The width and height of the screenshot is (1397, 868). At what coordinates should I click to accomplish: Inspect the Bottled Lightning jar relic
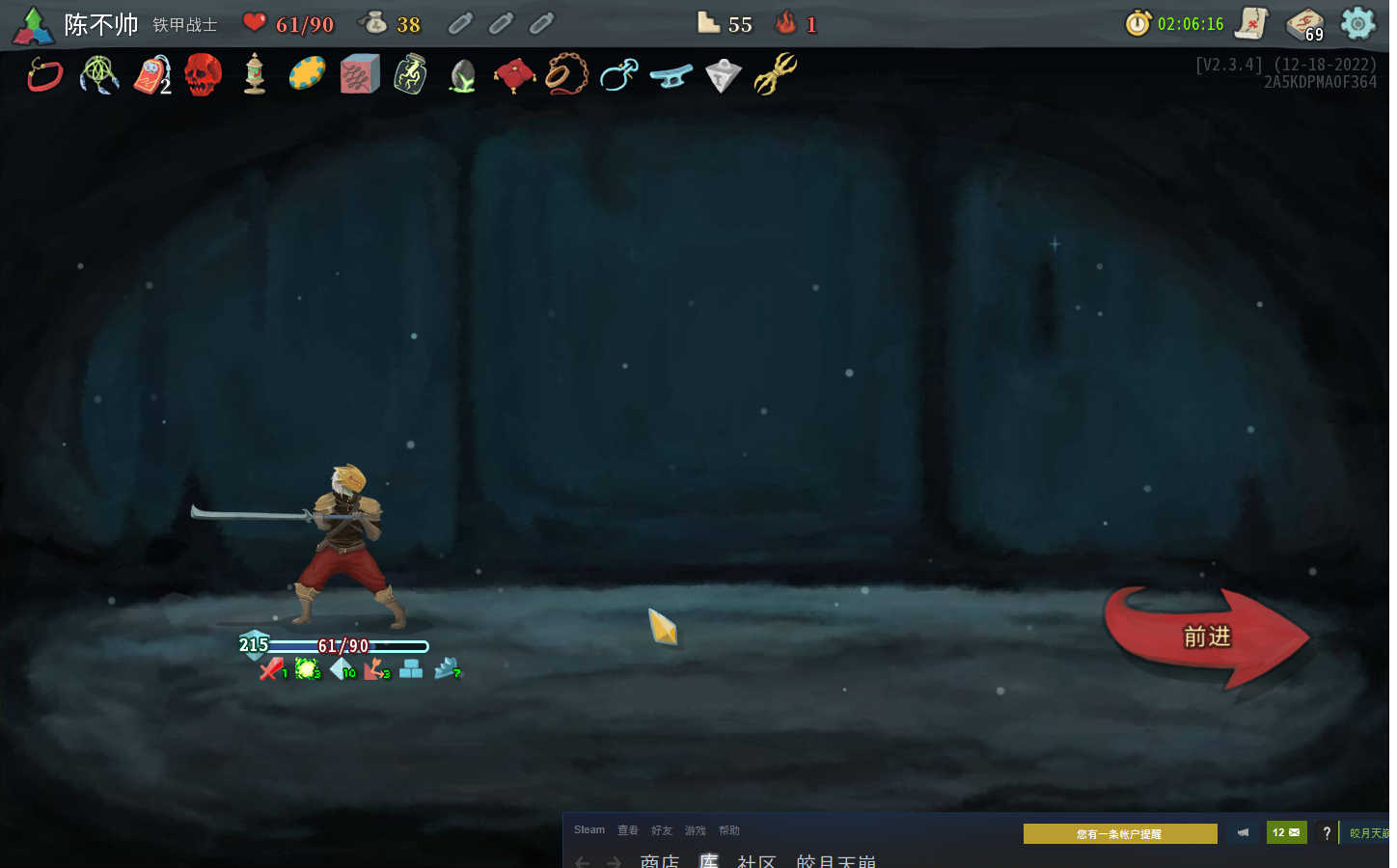411,74
